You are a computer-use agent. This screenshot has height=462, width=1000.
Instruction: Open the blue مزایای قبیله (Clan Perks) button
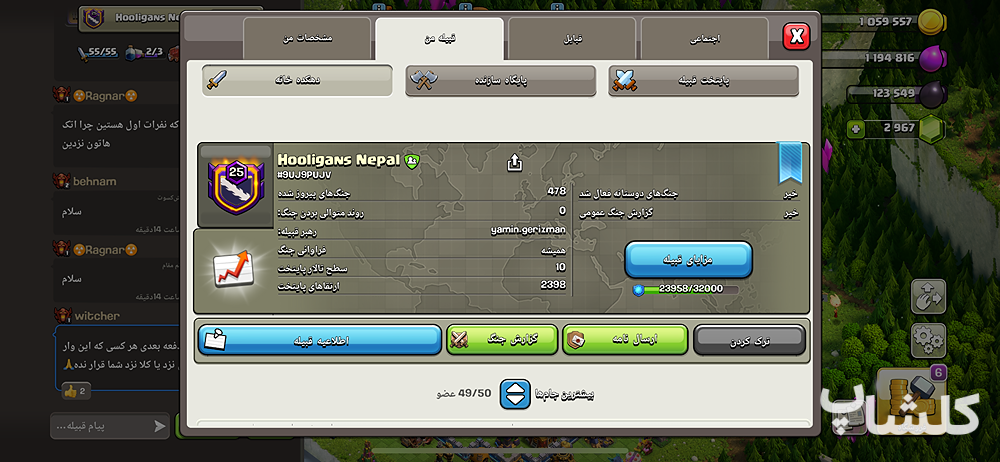click(688, 259)
